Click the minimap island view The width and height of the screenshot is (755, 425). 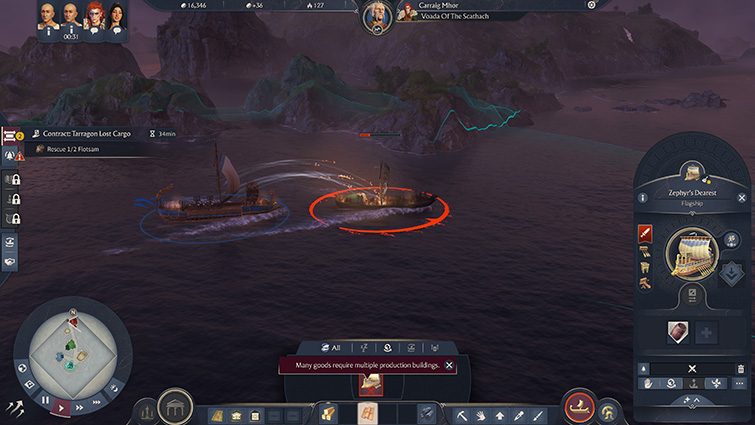pos(72,350)
